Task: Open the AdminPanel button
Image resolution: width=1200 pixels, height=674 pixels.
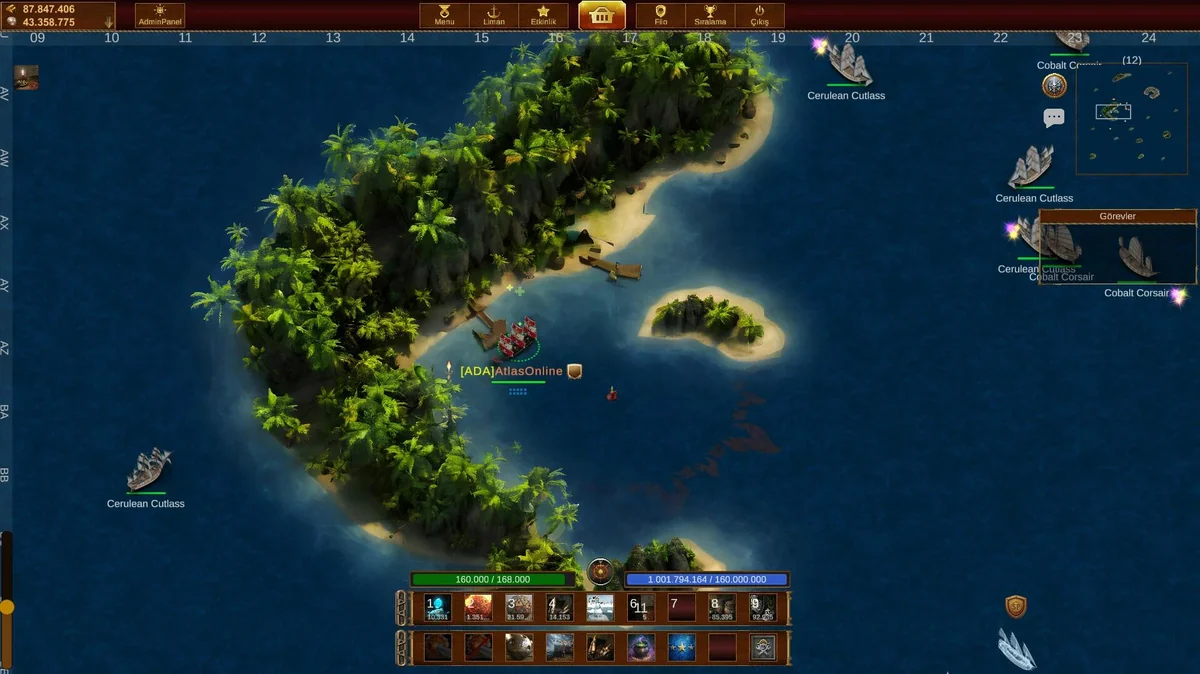Action: pyautogui.click(x=160, y=15)
